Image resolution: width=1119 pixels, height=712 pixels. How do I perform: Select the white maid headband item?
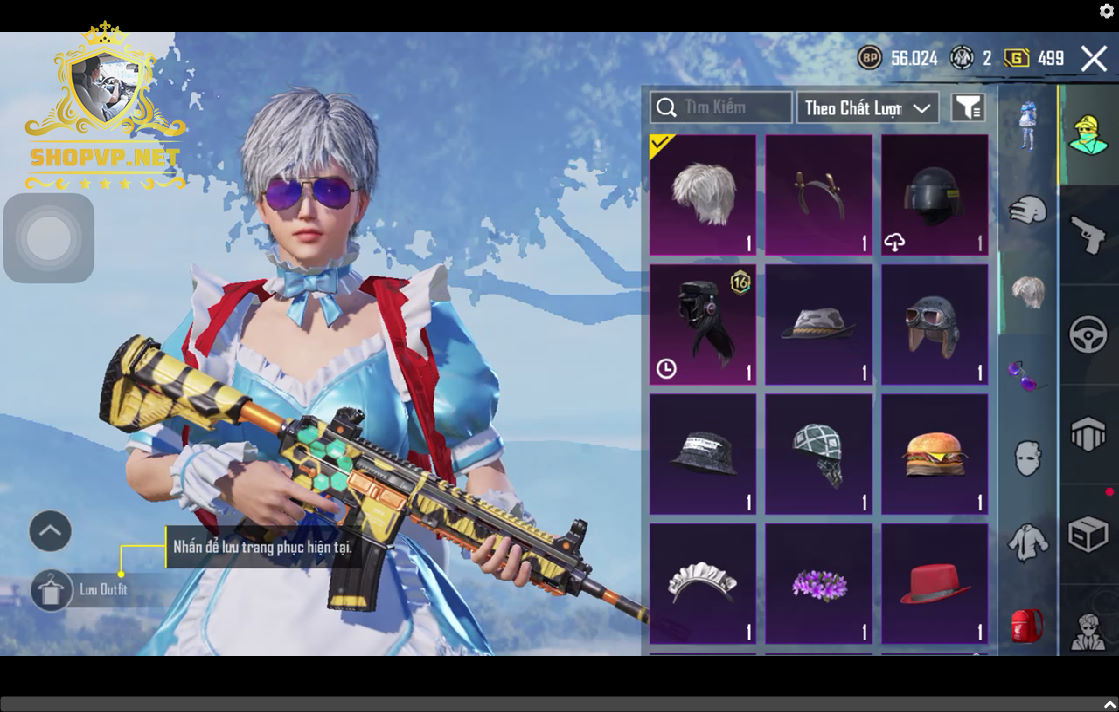(703, 584)
